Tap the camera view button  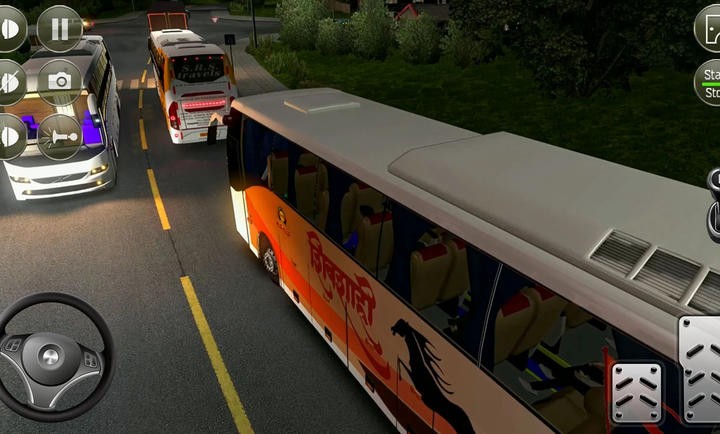click(x=60, y=82)
